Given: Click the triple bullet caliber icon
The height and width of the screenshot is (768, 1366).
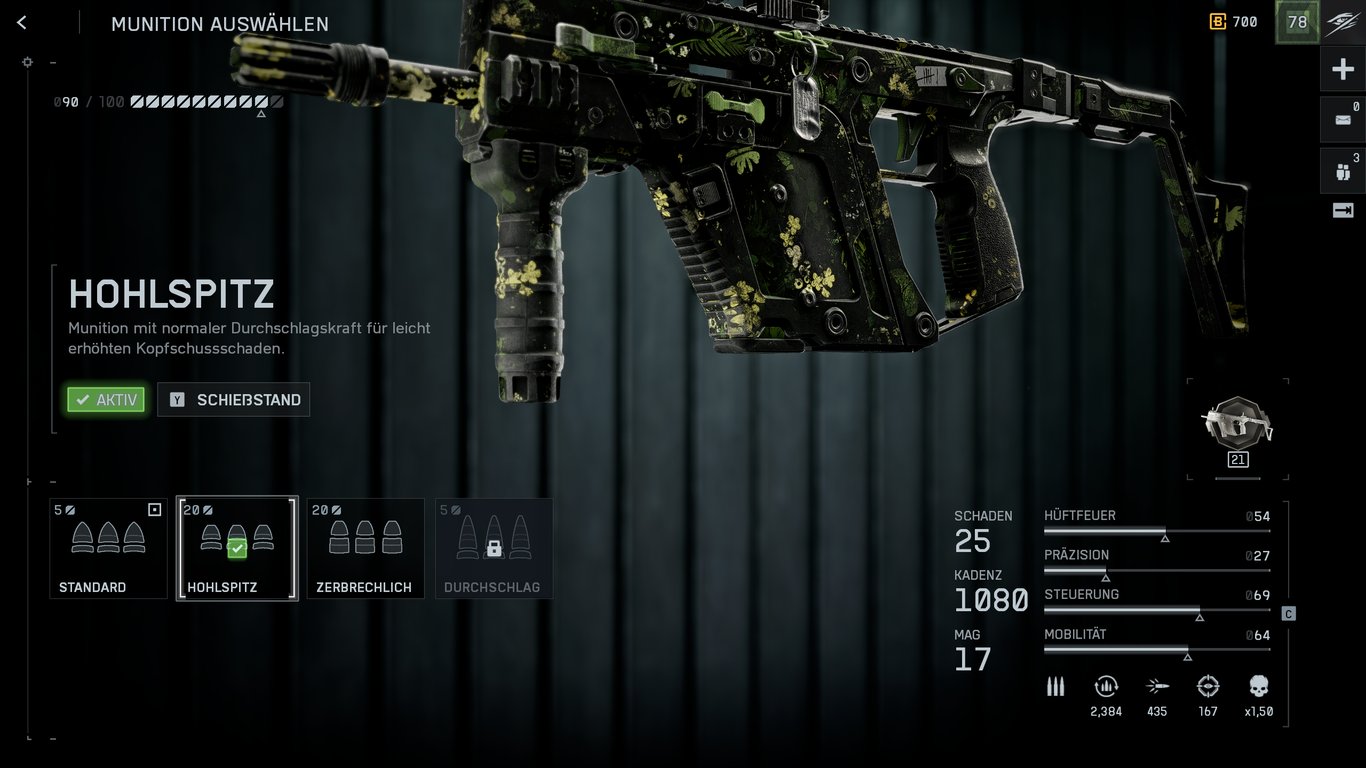Looking at the screenshot, I should (x=1055, y=686).
